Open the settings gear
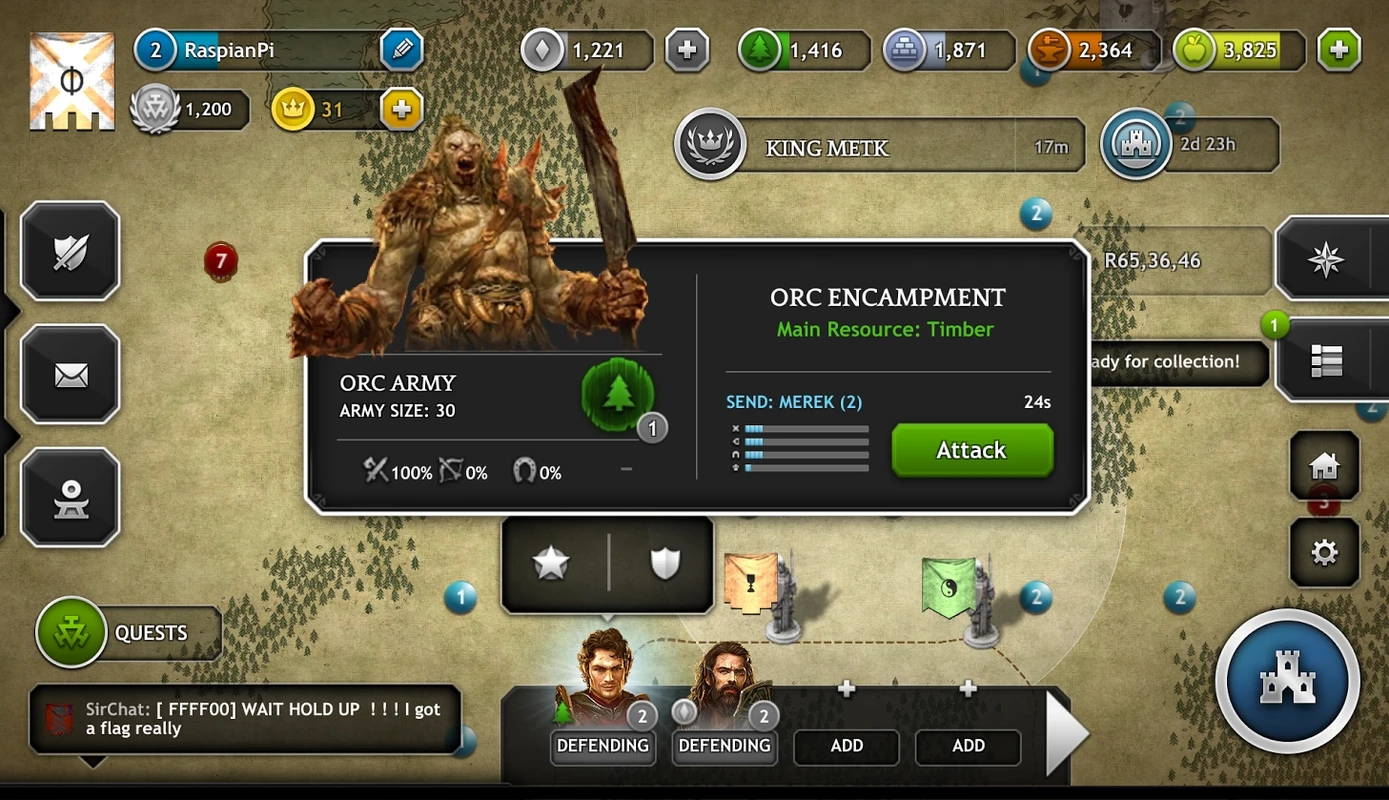1389x800 pixels. tap(1324, 552)
